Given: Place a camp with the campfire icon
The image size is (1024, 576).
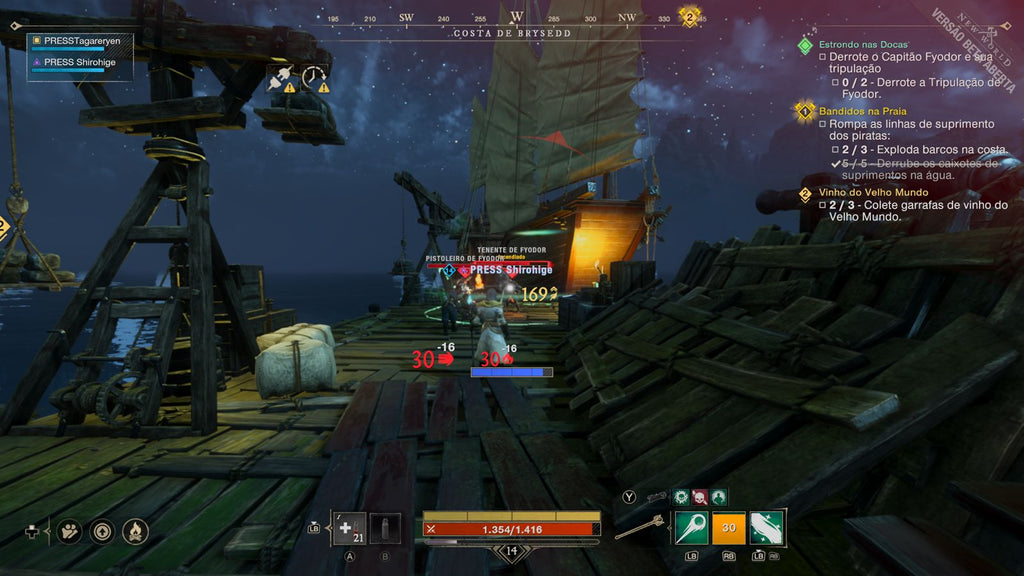Looking at the screenshot, I should (135, 531).
